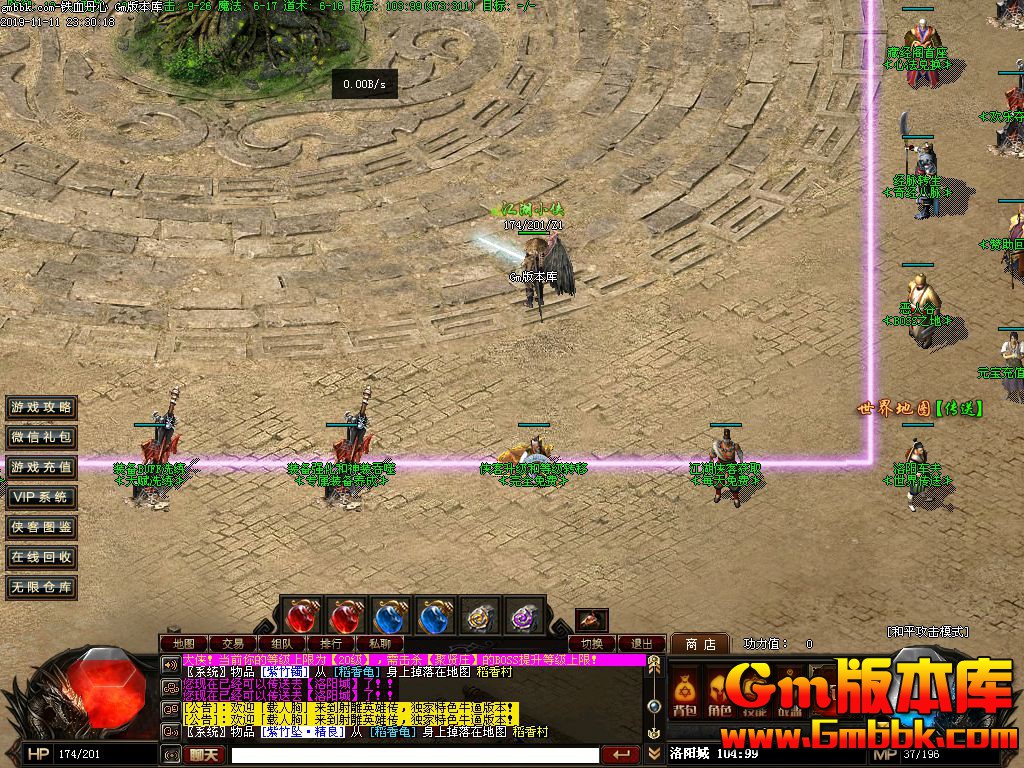Open 在线回收 online recycling

tap(41, 557)
